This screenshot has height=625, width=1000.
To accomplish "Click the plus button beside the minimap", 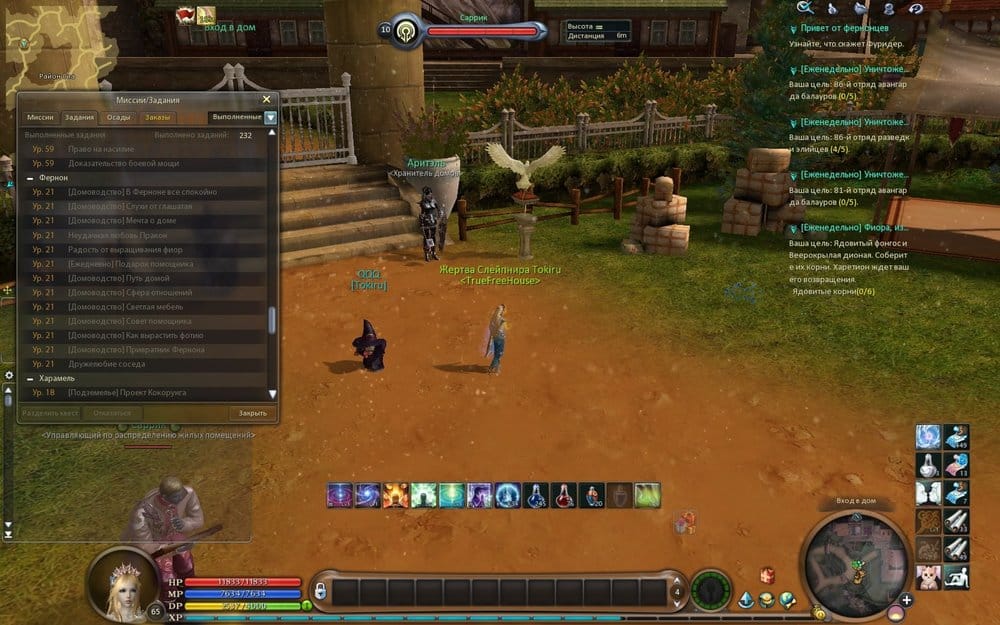I will point(906,600).
